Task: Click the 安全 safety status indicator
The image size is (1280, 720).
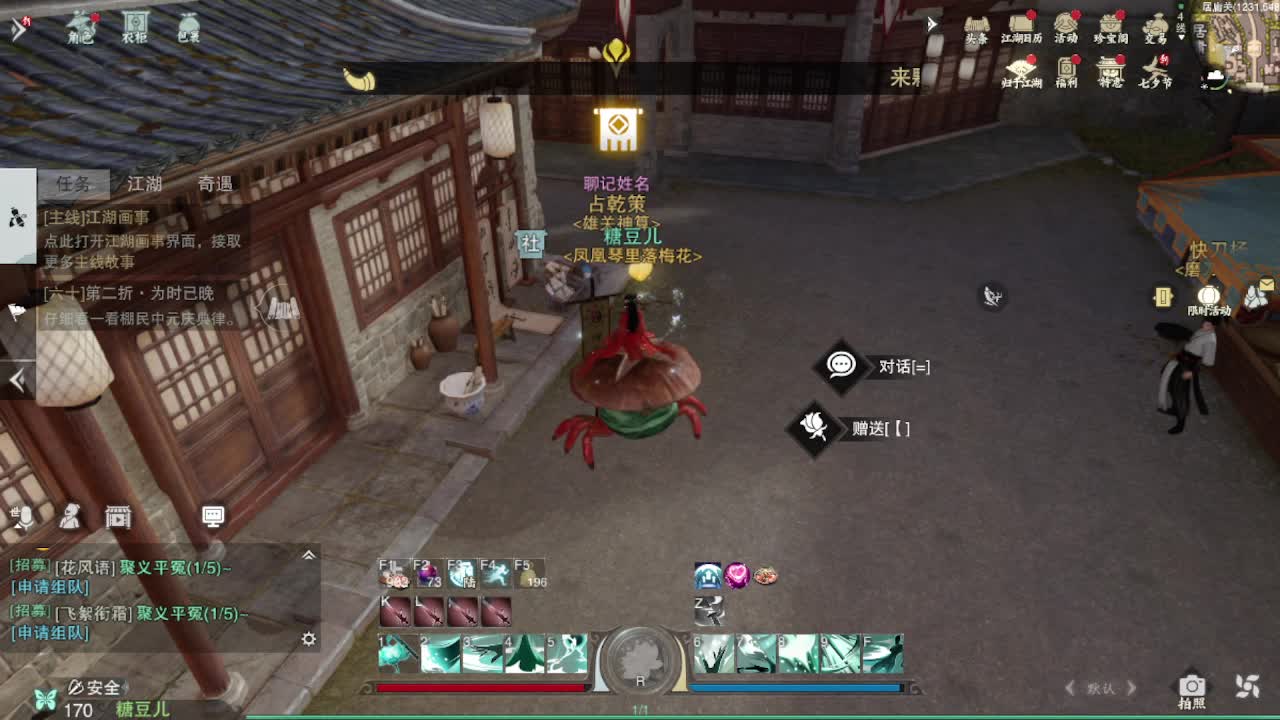Action: [98, 687]
